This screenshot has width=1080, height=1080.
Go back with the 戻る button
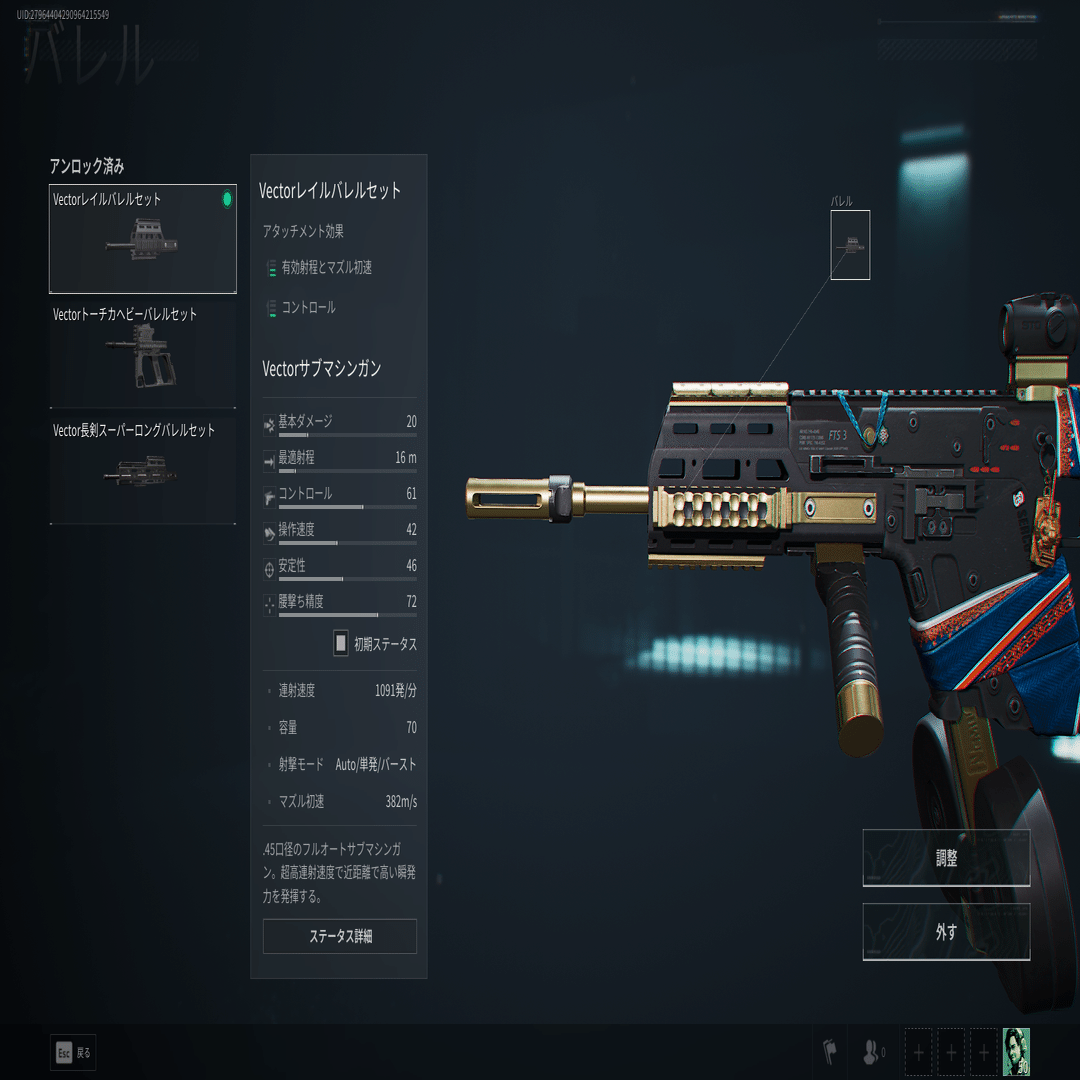click(74, 1052)
